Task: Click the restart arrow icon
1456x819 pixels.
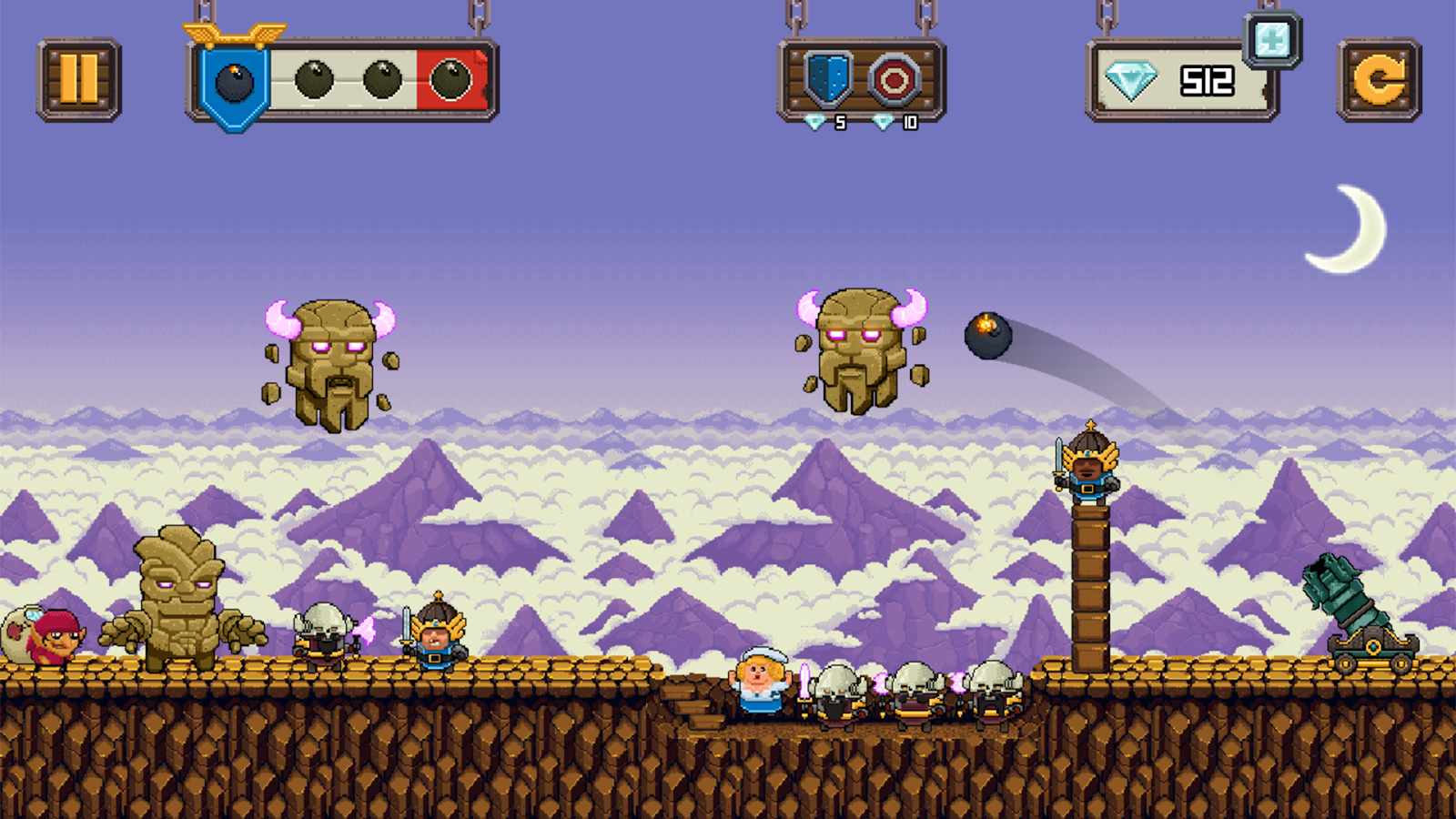Action: pyautogui.click(x=1377, y=79)
